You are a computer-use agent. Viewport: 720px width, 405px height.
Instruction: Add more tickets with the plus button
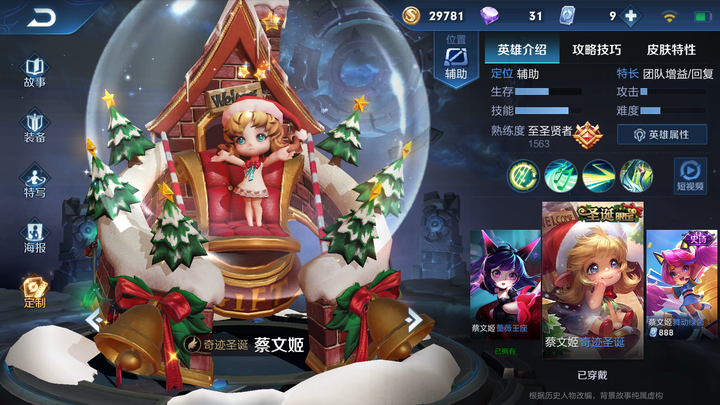(x=631, y=16)
